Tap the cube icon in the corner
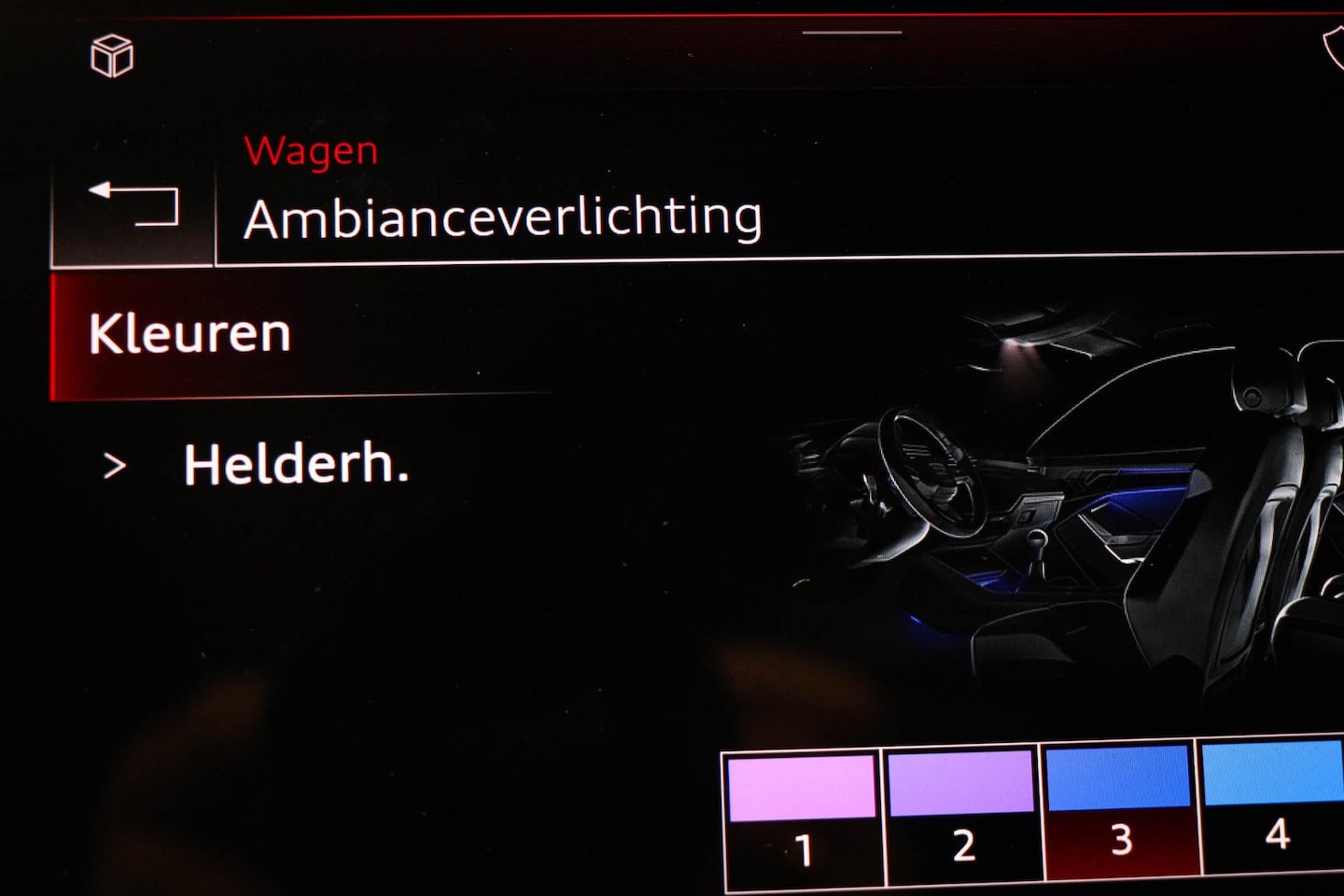This screenshot has height=896, width=1344. point(112,56)
